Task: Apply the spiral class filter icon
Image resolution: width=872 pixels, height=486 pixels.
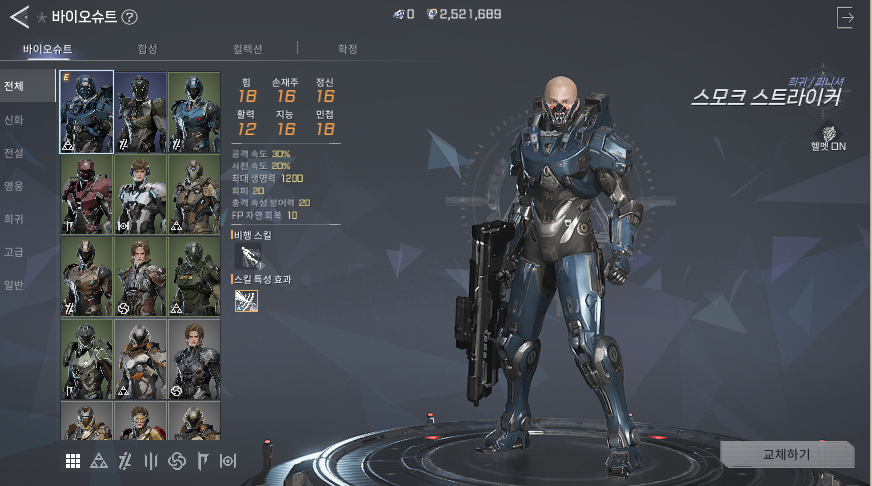Action: pos(178,460)
